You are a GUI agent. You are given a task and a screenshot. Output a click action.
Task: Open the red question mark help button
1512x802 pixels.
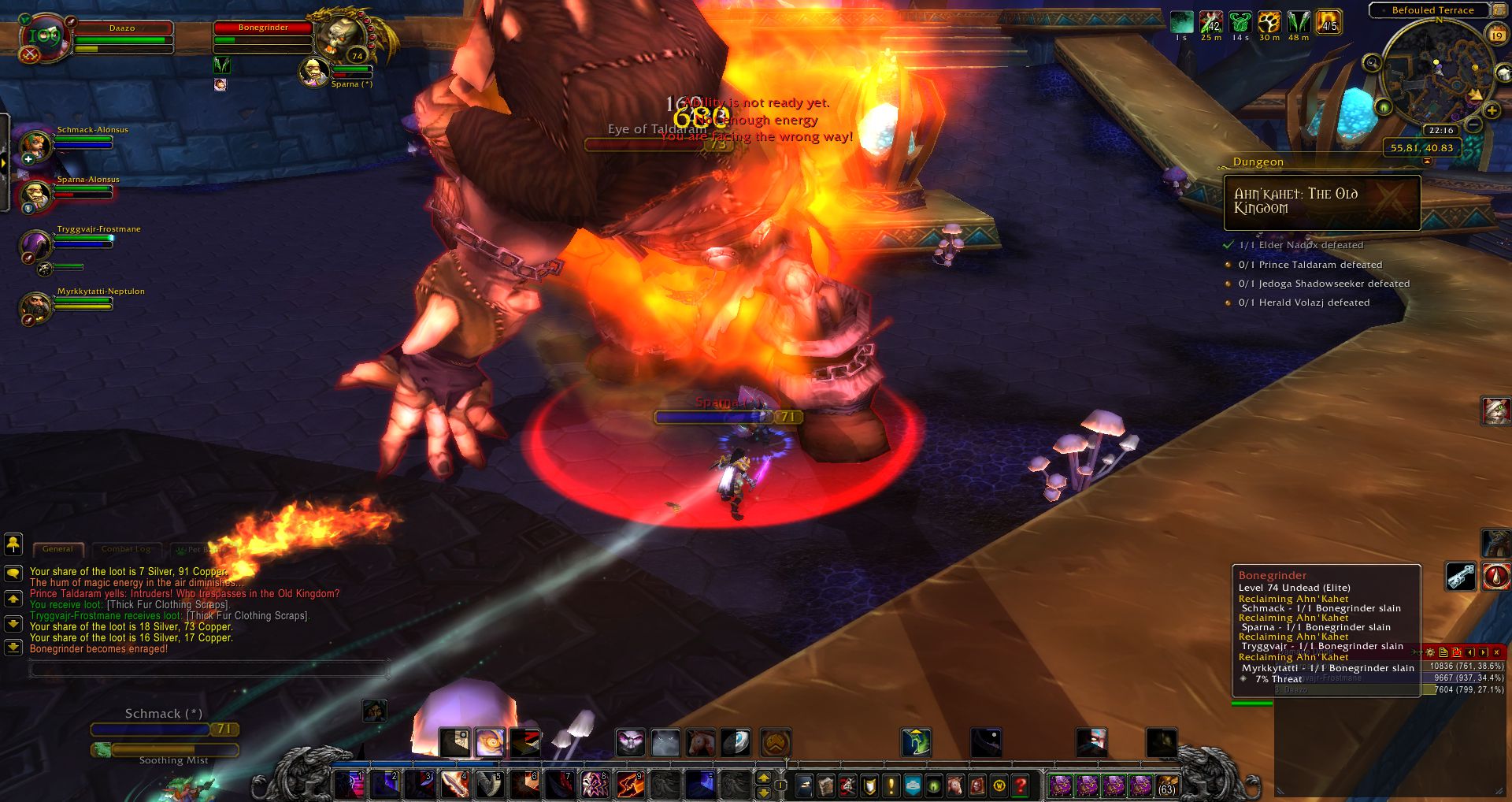pyautogui.click(x=1021, y=785)
